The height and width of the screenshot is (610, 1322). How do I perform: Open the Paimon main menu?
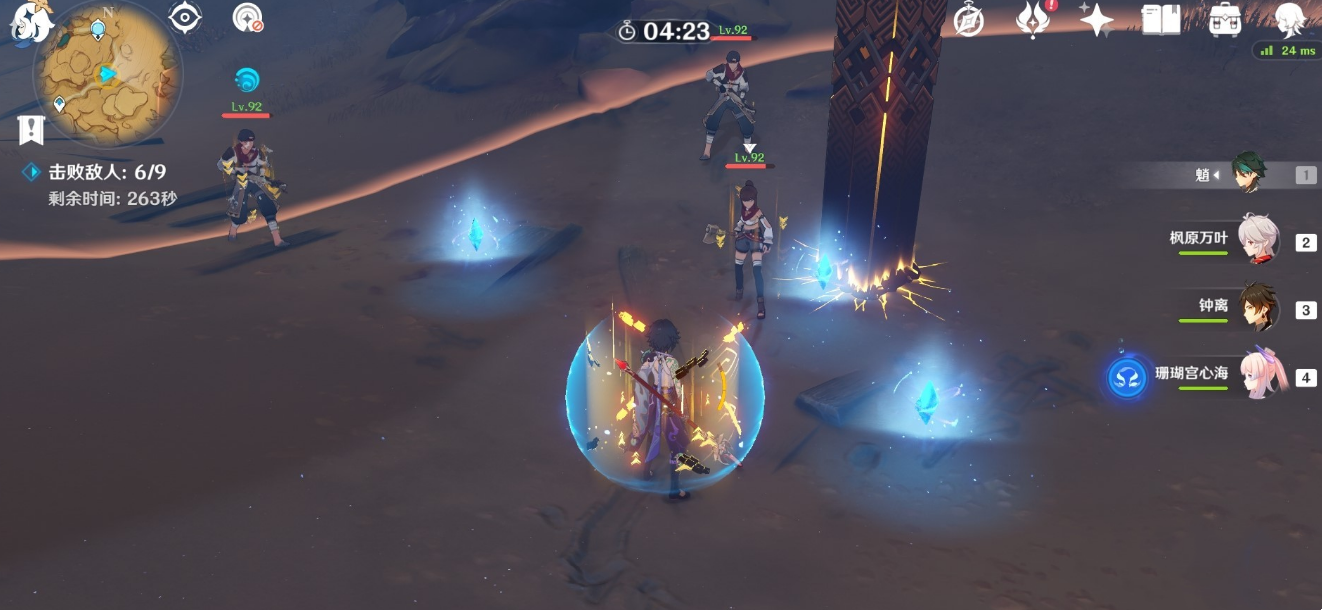(30, 22)
